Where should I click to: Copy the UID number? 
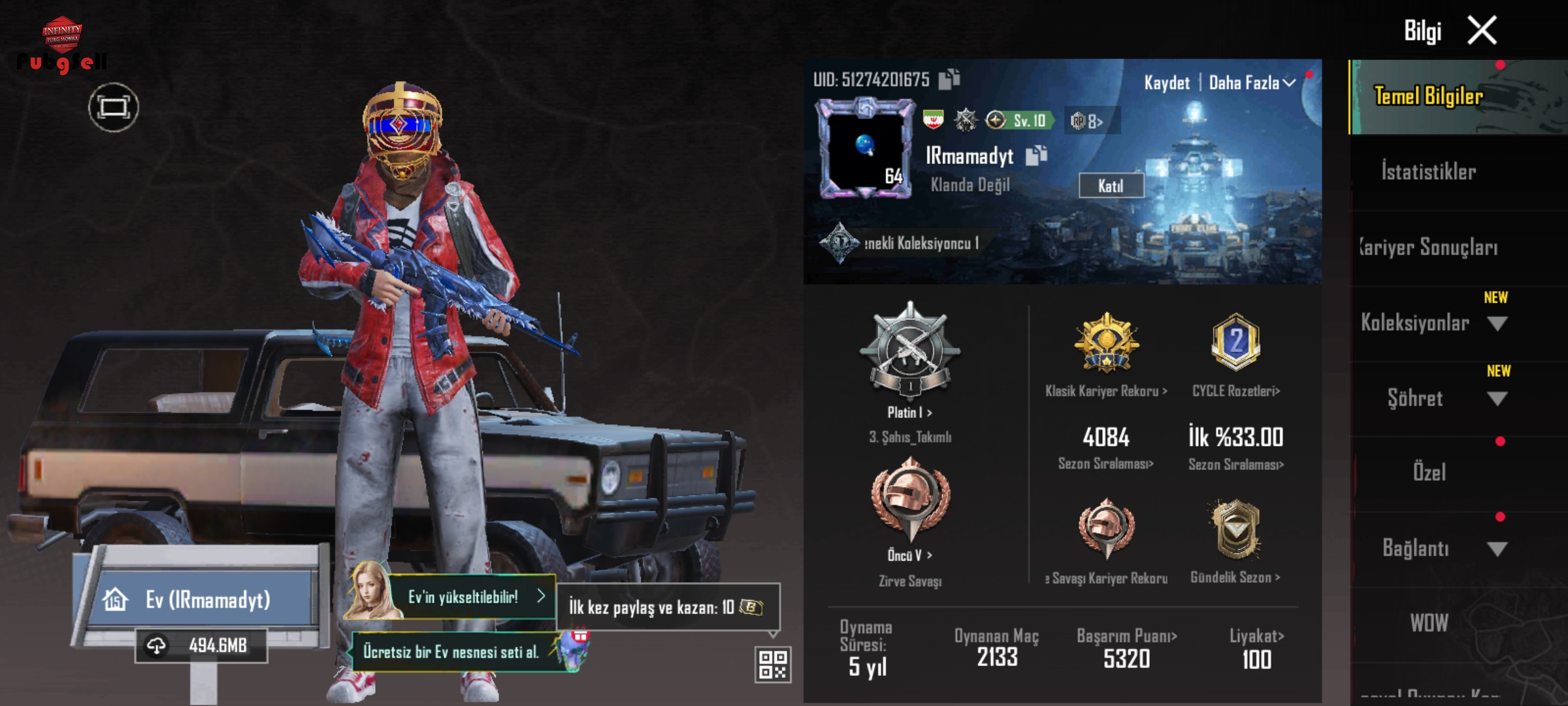[x=949, y=79]
